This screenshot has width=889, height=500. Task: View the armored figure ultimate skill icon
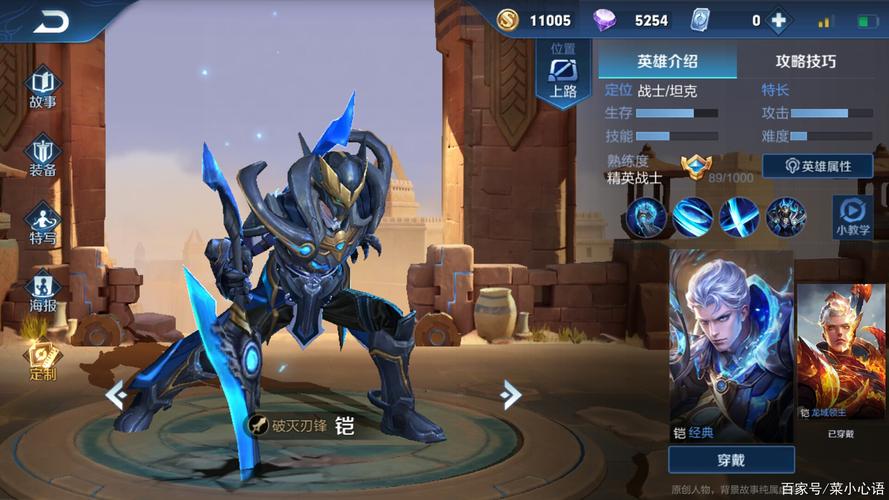(x=786, y=216)
